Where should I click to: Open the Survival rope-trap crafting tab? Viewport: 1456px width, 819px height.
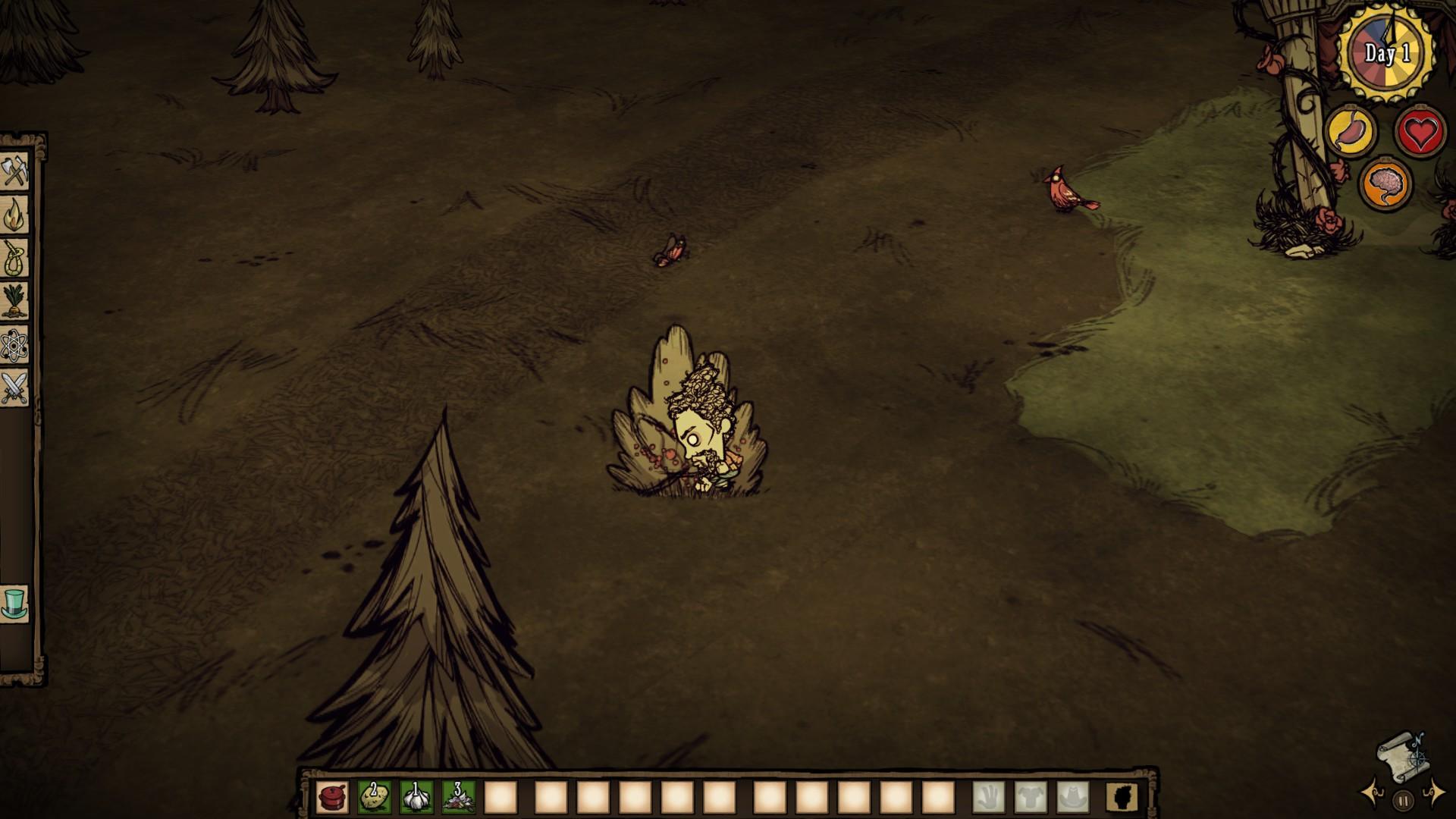tap(14, 259)
